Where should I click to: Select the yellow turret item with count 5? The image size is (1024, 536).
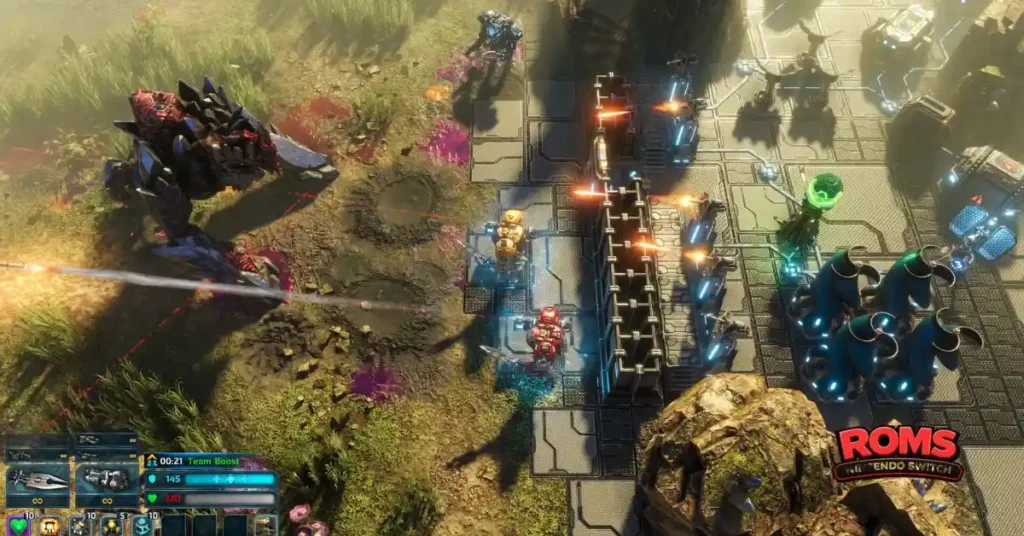(110, 526)
